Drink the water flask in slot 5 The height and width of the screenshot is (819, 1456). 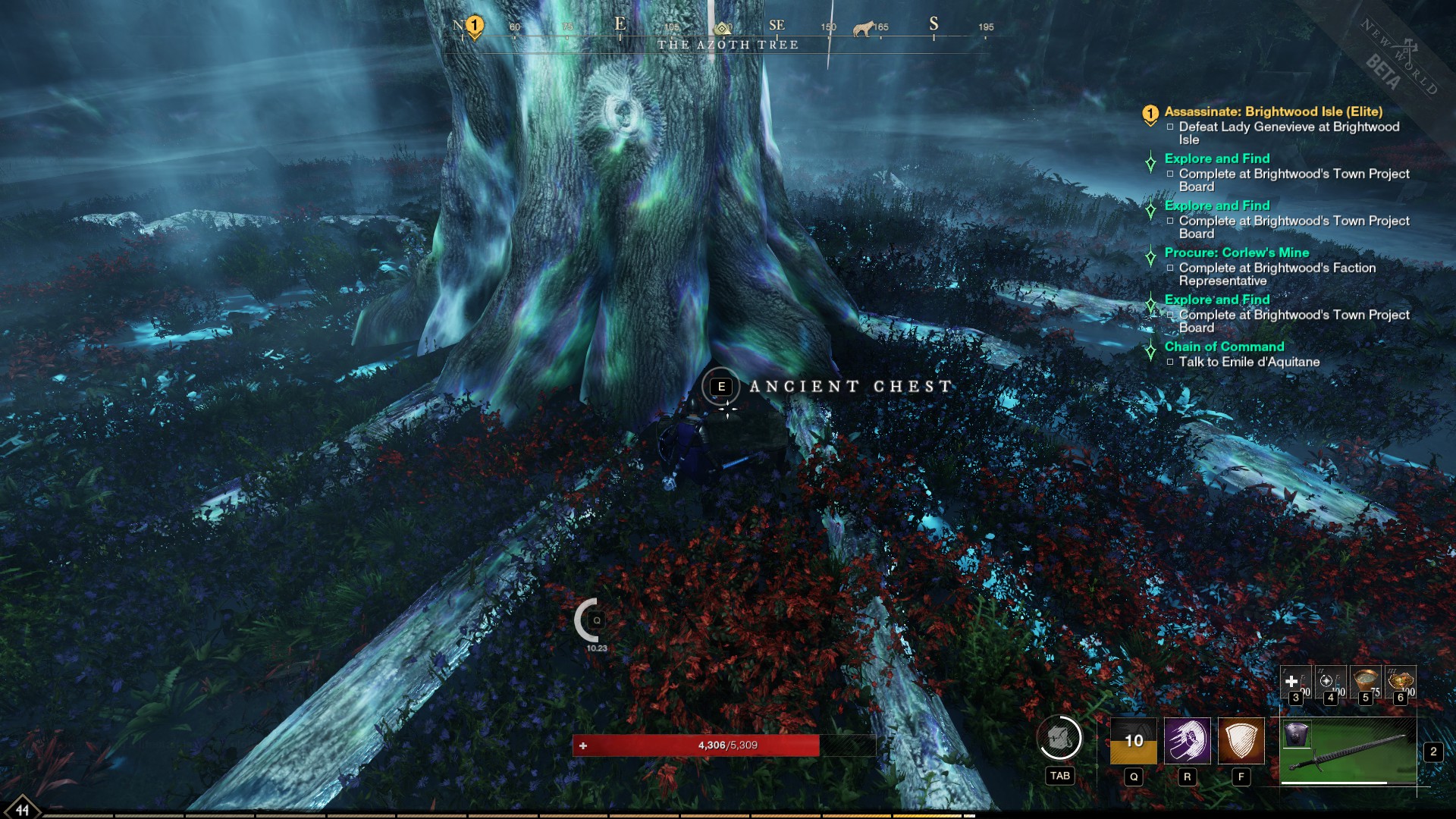click(1365, 681)
